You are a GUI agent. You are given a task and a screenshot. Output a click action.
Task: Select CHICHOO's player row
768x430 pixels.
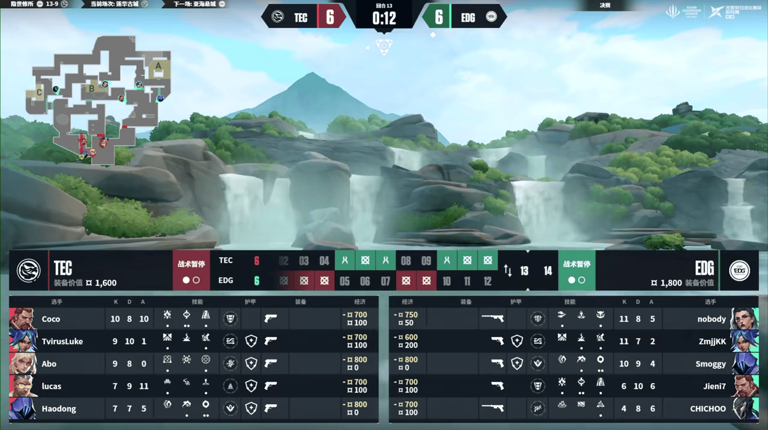point(573,408)
